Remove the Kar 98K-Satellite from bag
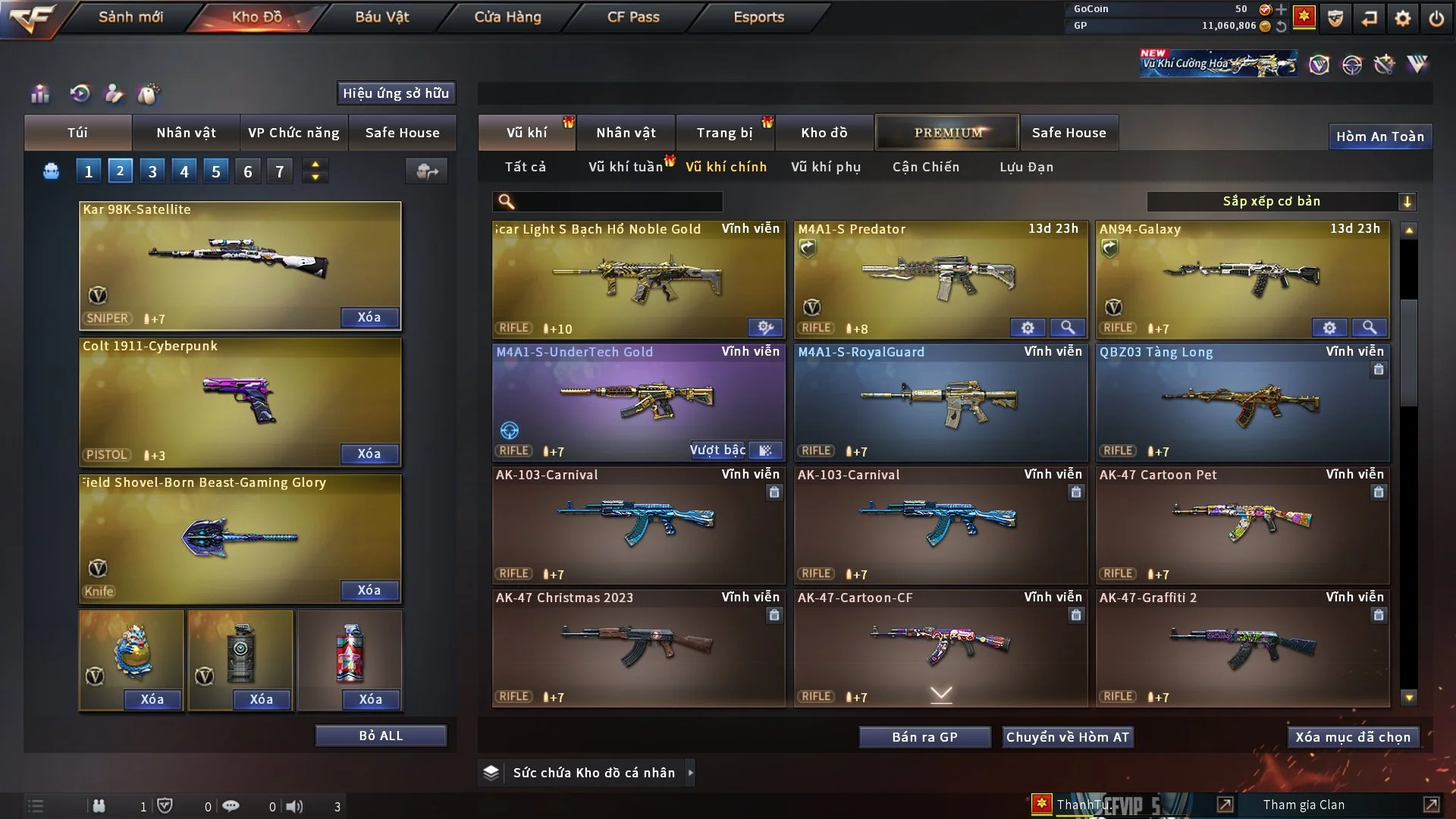The height and width of the screenshot is (819, 1456). (x=369, y=317)
